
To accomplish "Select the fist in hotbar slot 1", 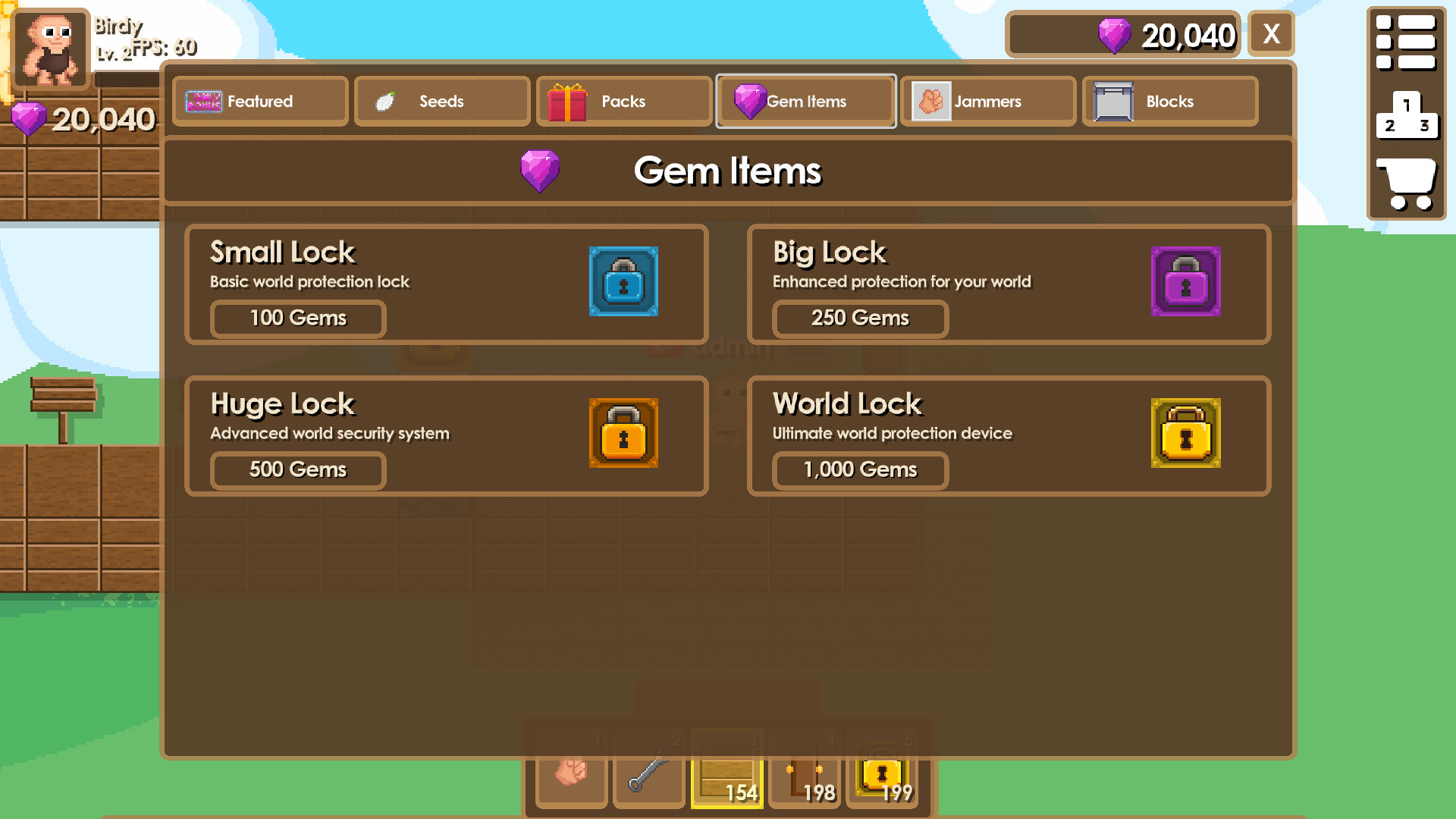I will [571, 771].
